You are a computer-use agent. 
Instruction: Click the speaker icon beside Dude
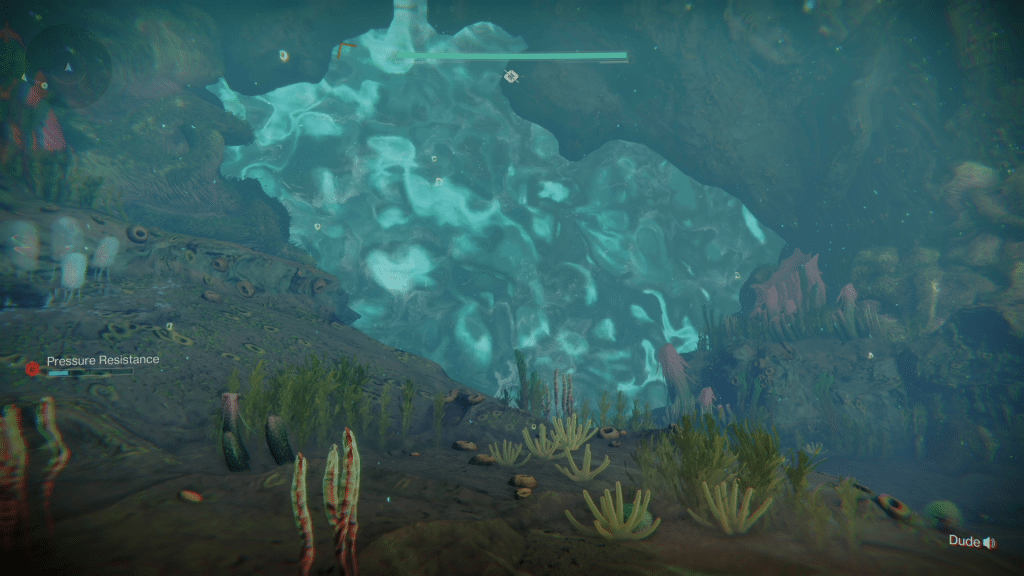tap(989, 542)
